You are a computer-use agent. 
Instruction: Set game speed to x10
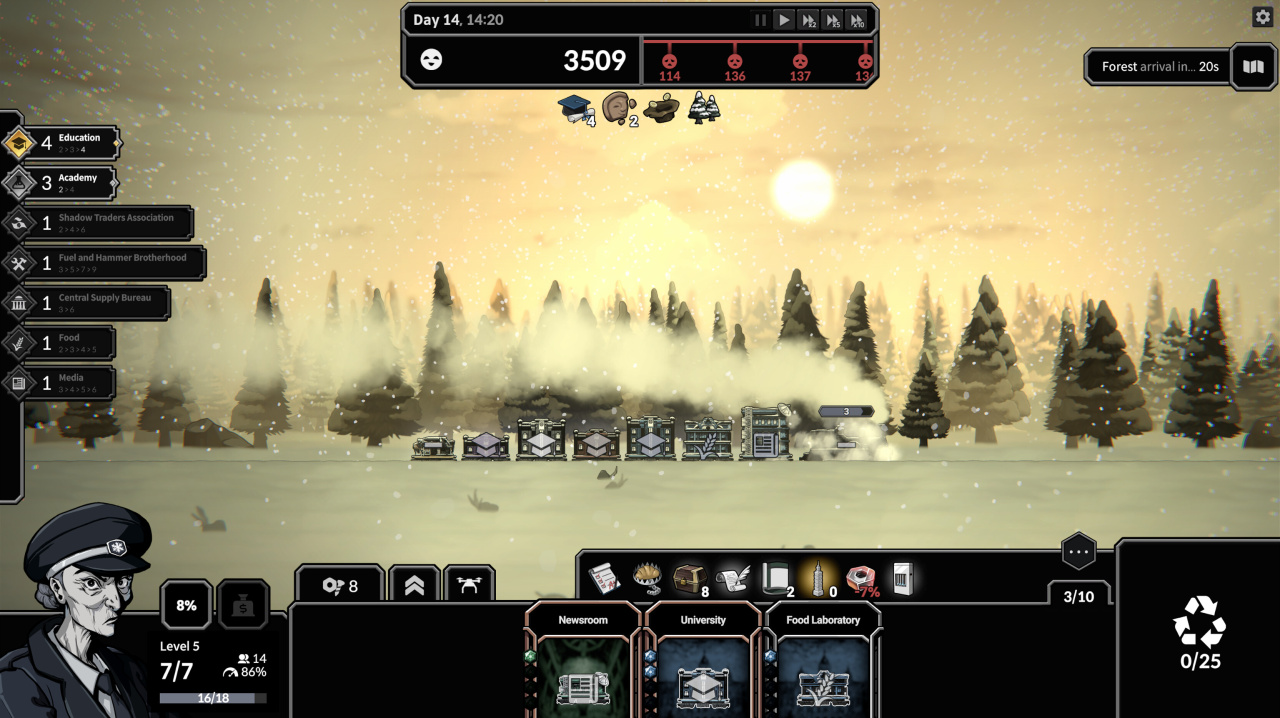(856, 20)
